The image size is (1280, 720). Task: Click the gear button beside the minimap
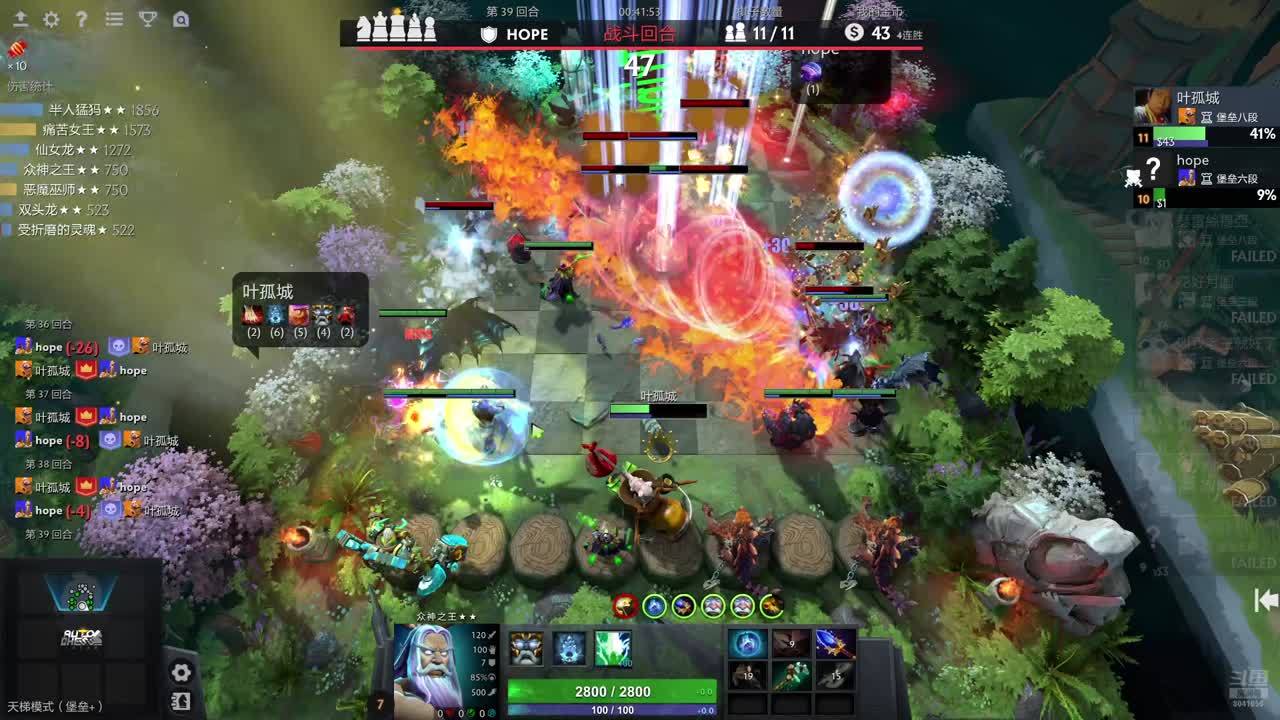[x=181, y=672]
